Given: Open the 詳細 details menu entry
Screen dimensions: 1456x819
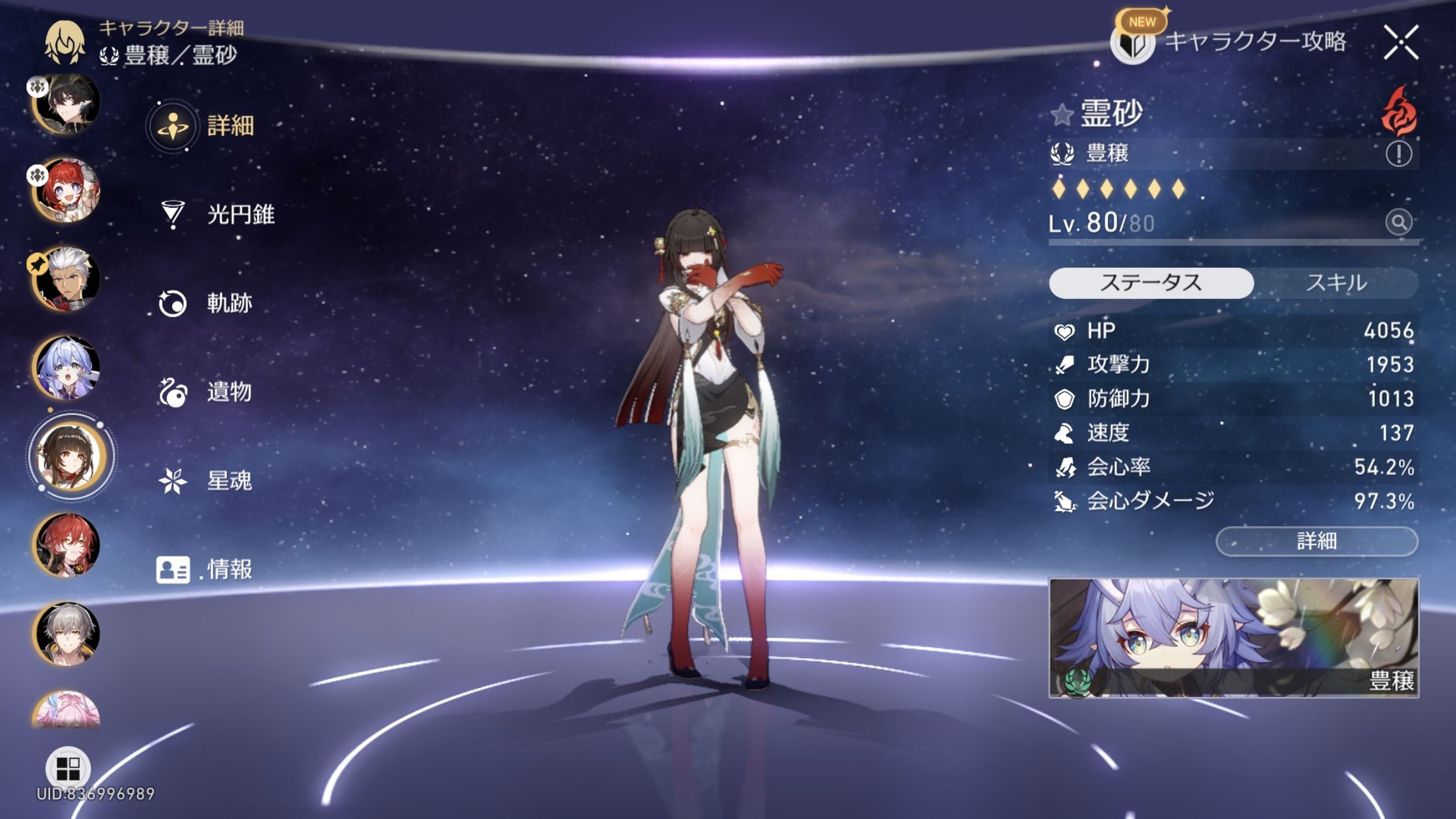Looking at the screenshot, I should click(204, 125).
